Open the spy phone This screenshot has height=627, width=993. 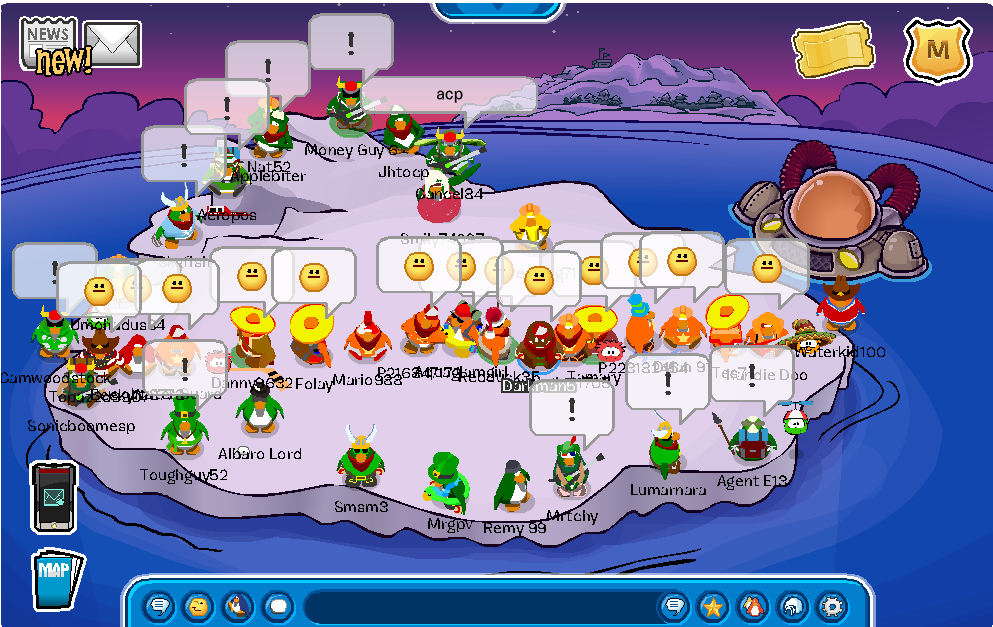pos(53,496)
